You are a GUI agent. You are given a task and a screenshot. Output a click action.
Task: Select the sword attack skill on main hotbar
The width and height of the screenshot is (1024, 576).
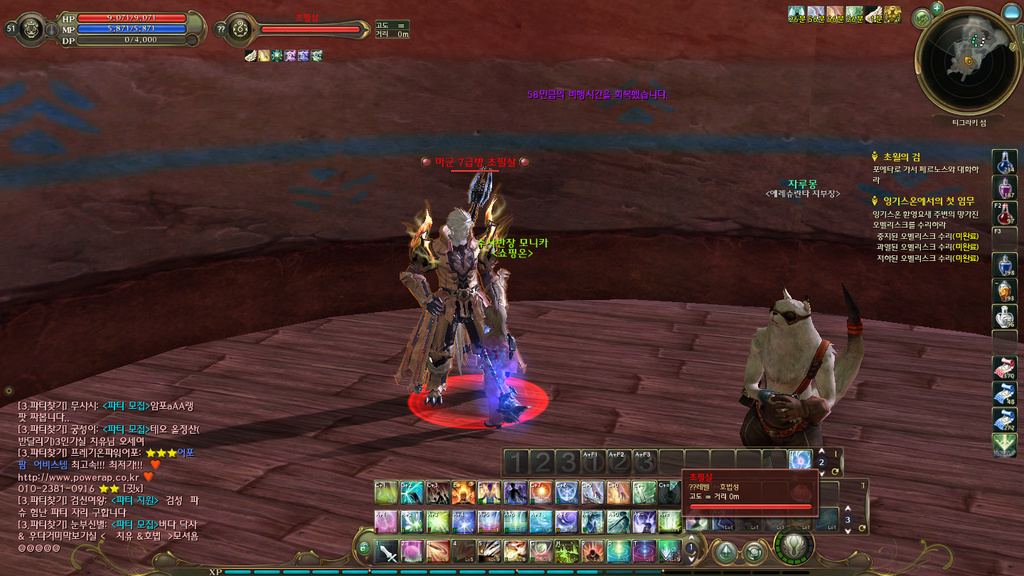point(387,551)
